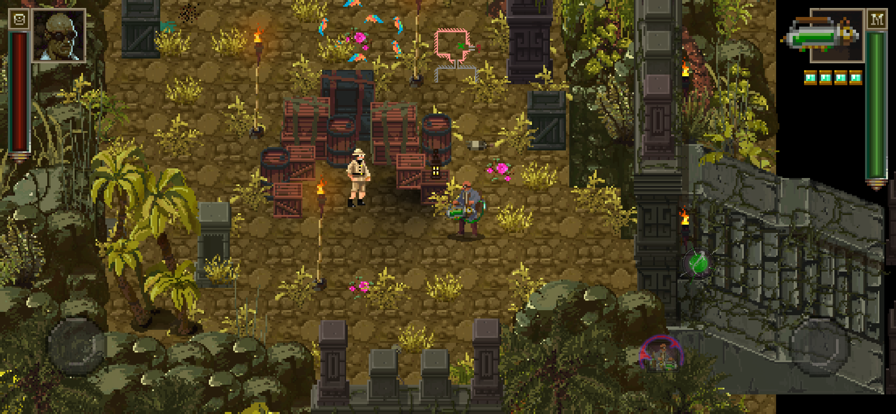Tap the bald sunglasses character portrait
The width and height of the screenshot is (896, 414).
click(x=58, y=36)
